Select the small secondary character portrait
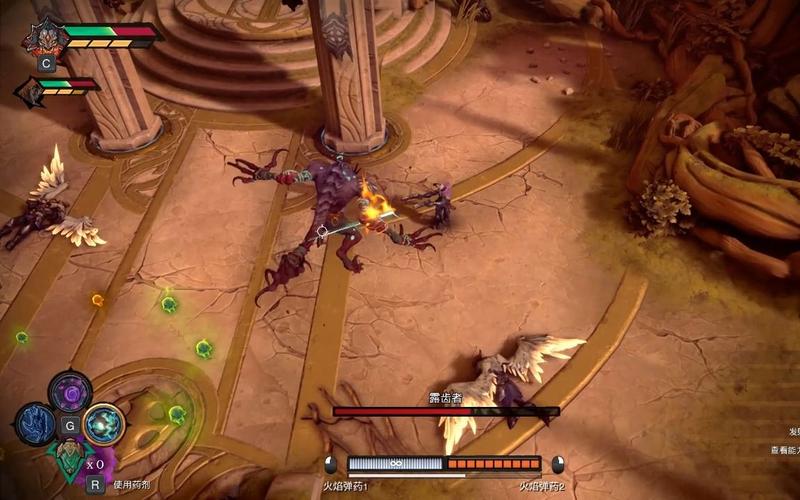 (x=30, y=90)
